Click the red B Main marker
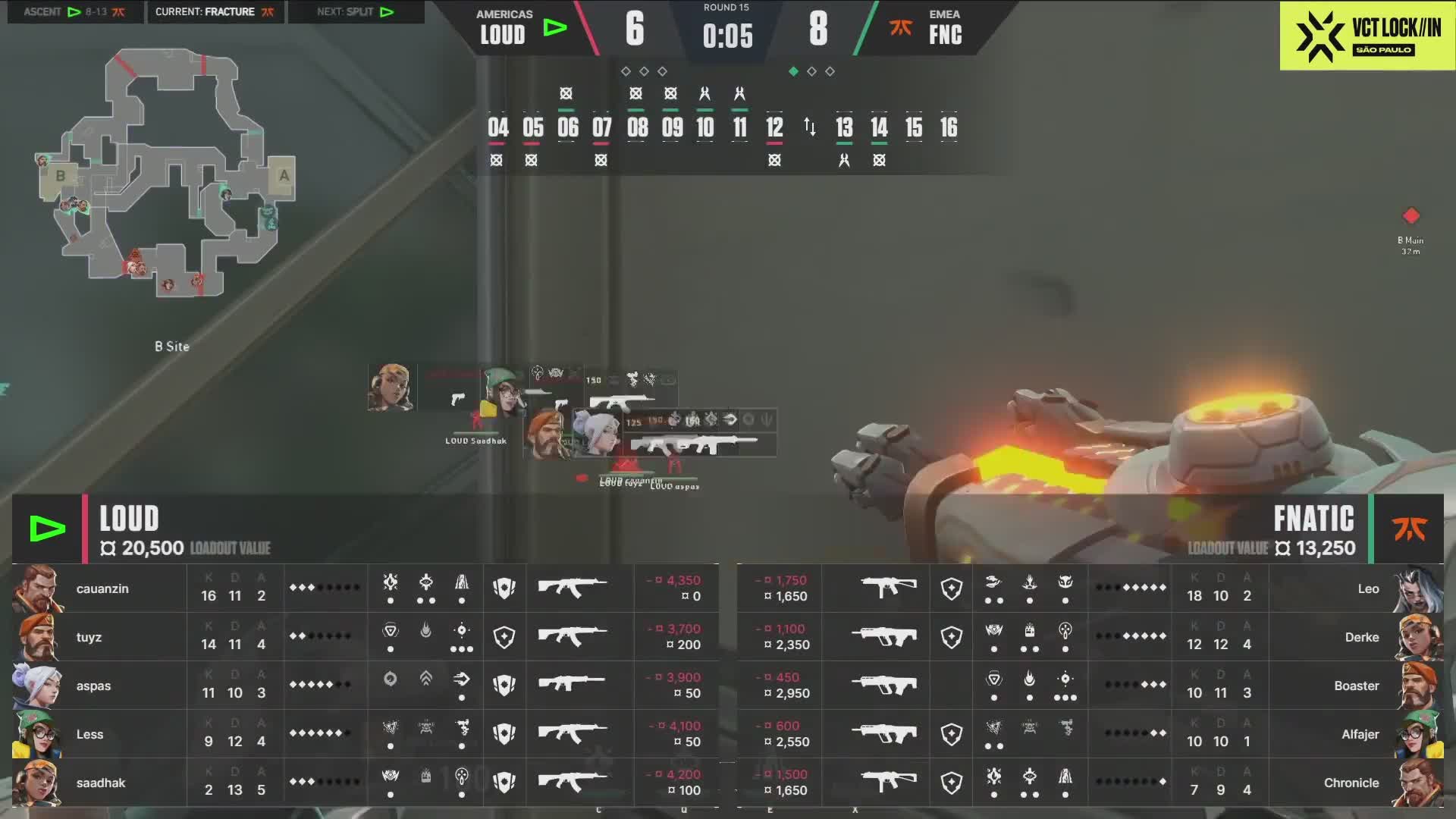1456x819 pixels. pos(1410,216)
